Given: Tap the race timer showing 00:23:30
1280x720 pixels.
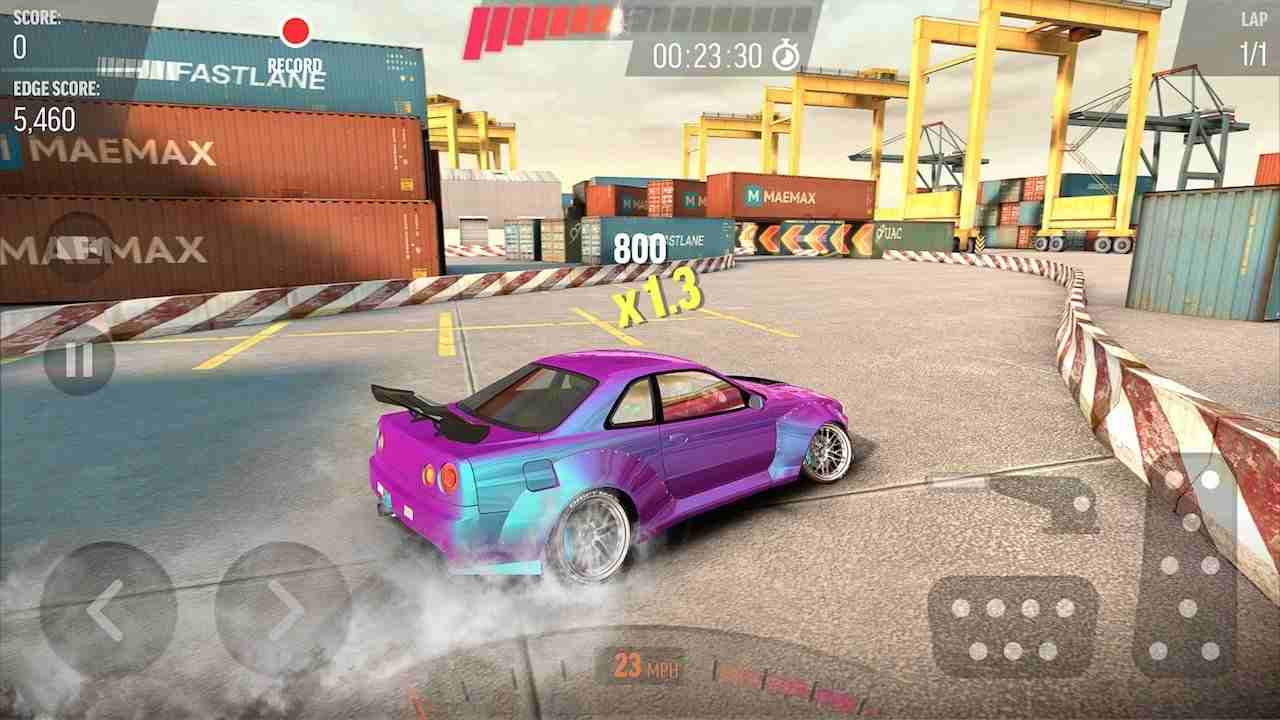Looking at the screenshot, I should 706,56.
